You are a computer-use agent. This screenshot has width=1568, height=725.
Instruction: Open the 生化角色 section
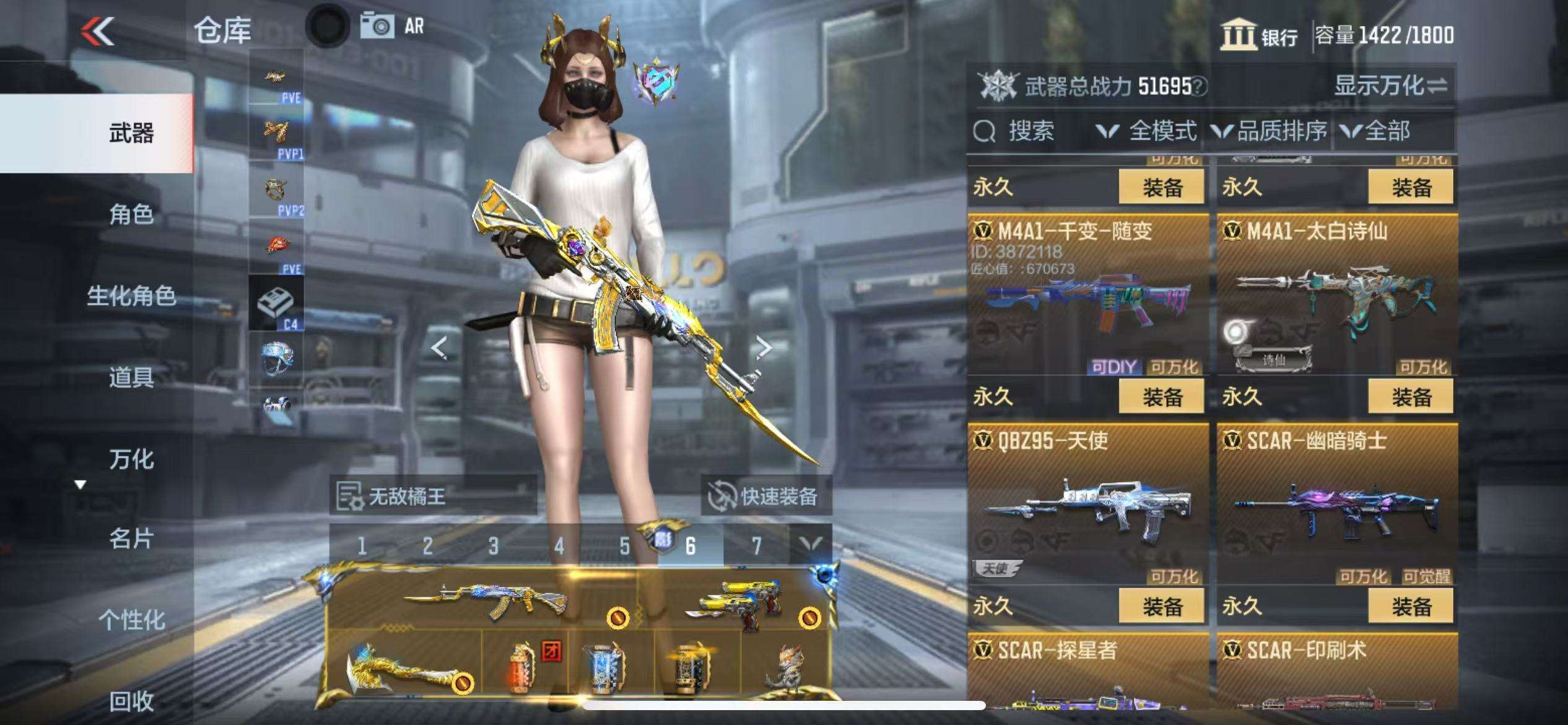click(x=131, y=296)
